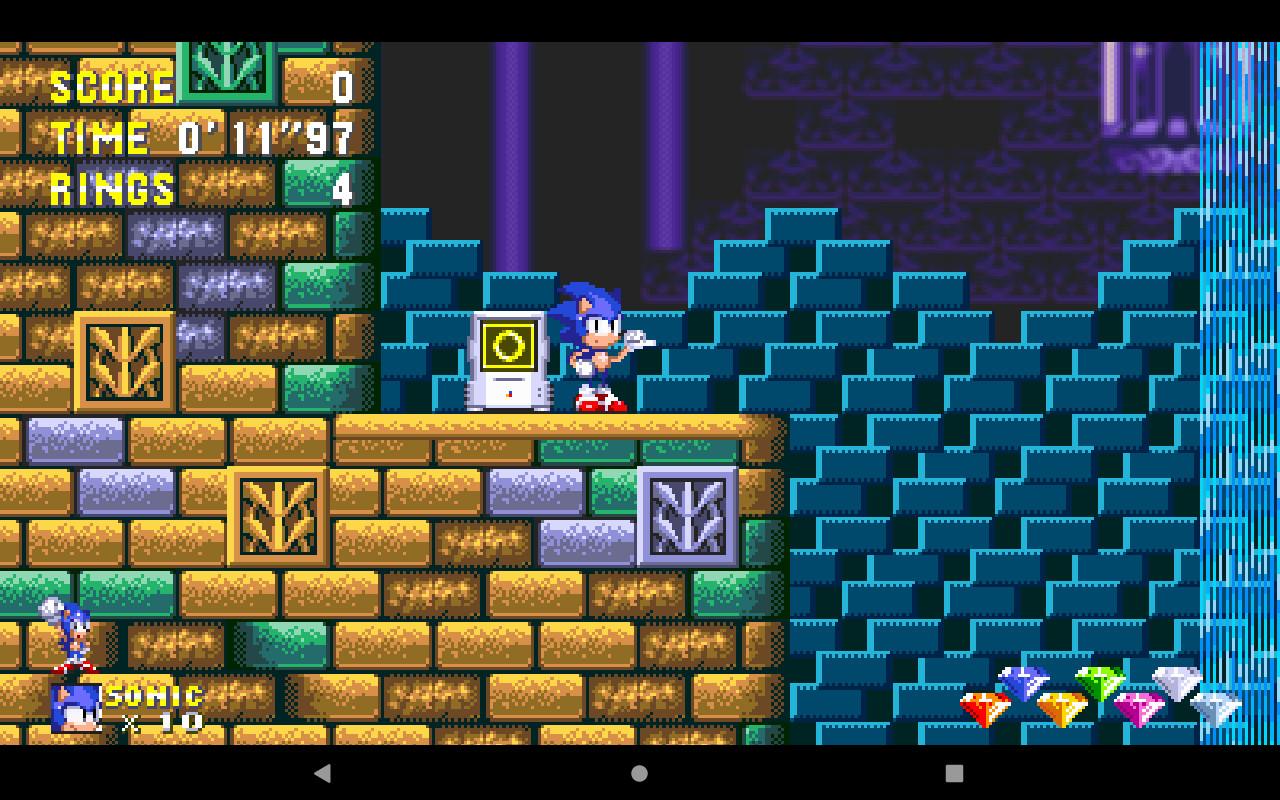Select the green Chaos Emerald

coord(1100,685)
